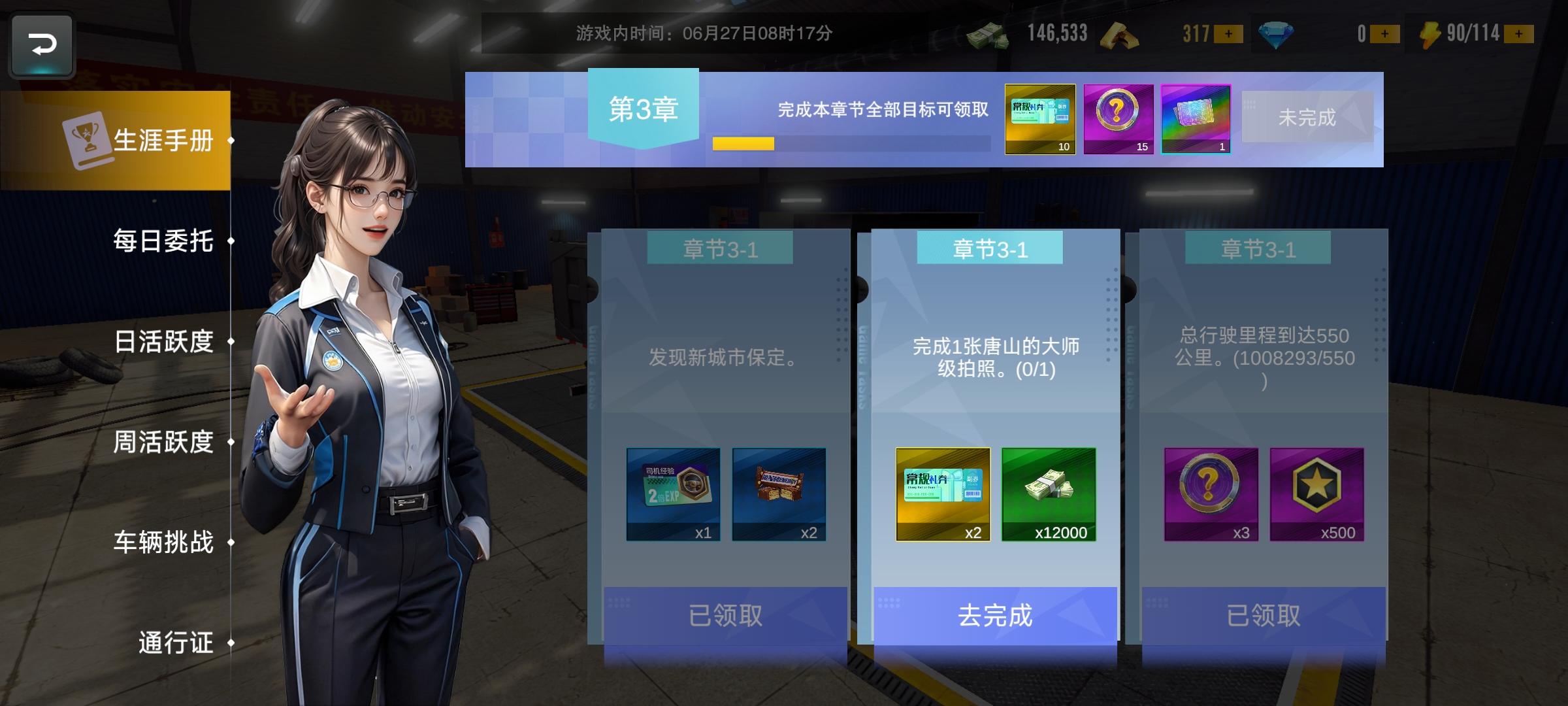Click the 已领取 button on first card

tap(725, 617)
